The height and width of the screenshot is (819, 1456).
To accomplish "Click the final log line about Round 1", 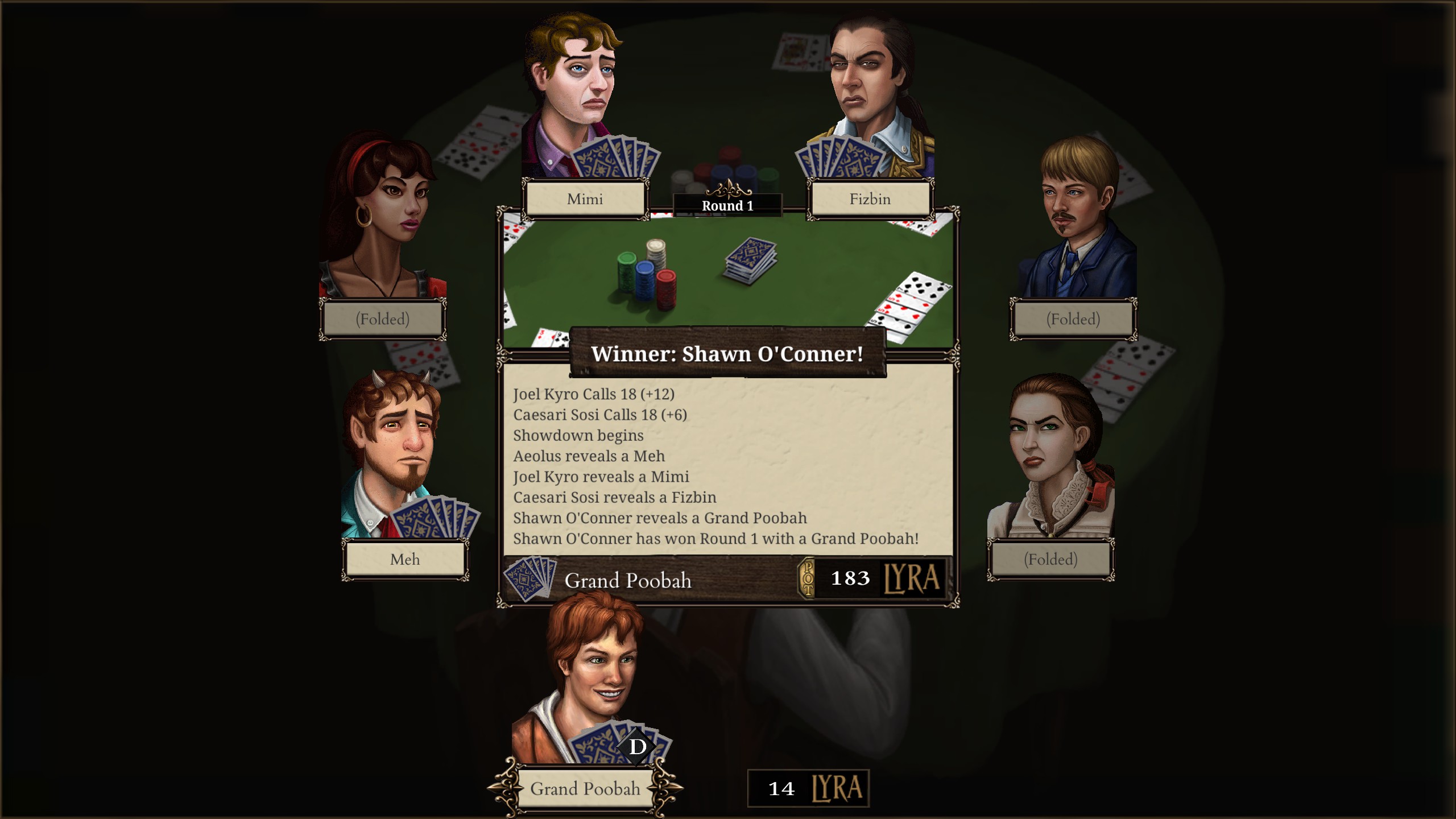I will coord(715,539).
